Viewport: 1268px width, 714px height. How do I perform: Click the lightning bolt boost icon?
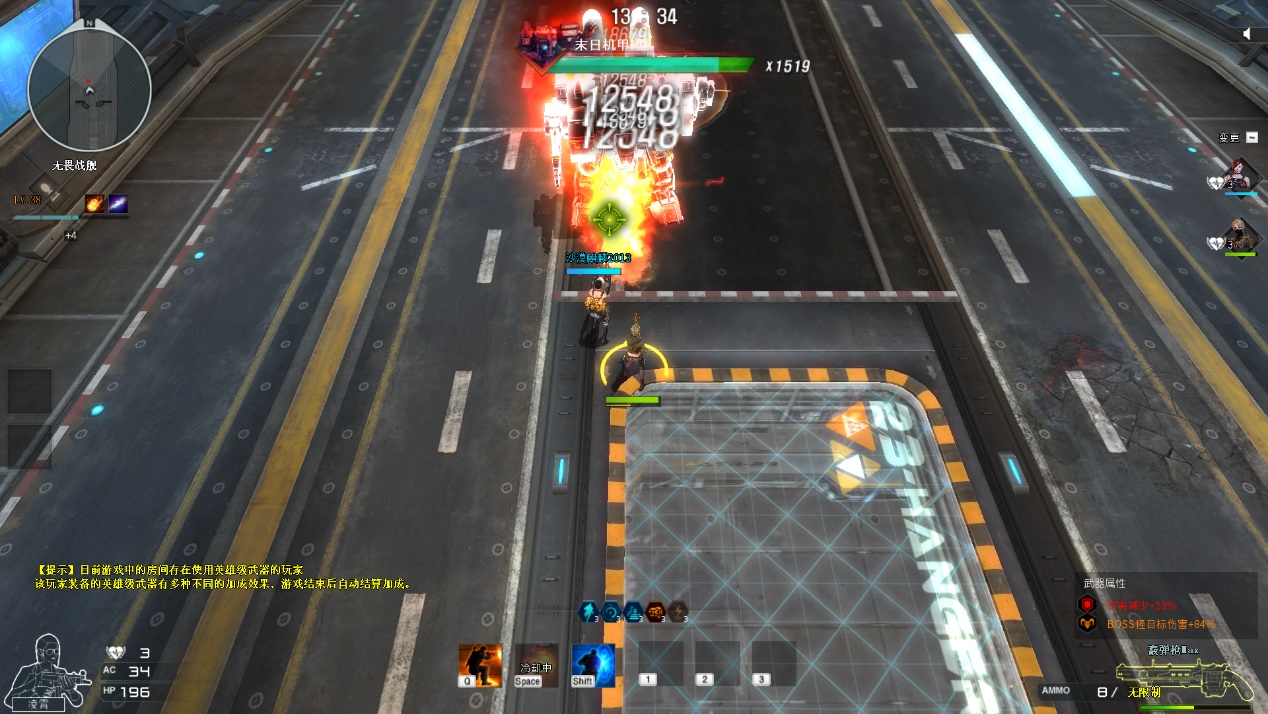coord(678,611)
